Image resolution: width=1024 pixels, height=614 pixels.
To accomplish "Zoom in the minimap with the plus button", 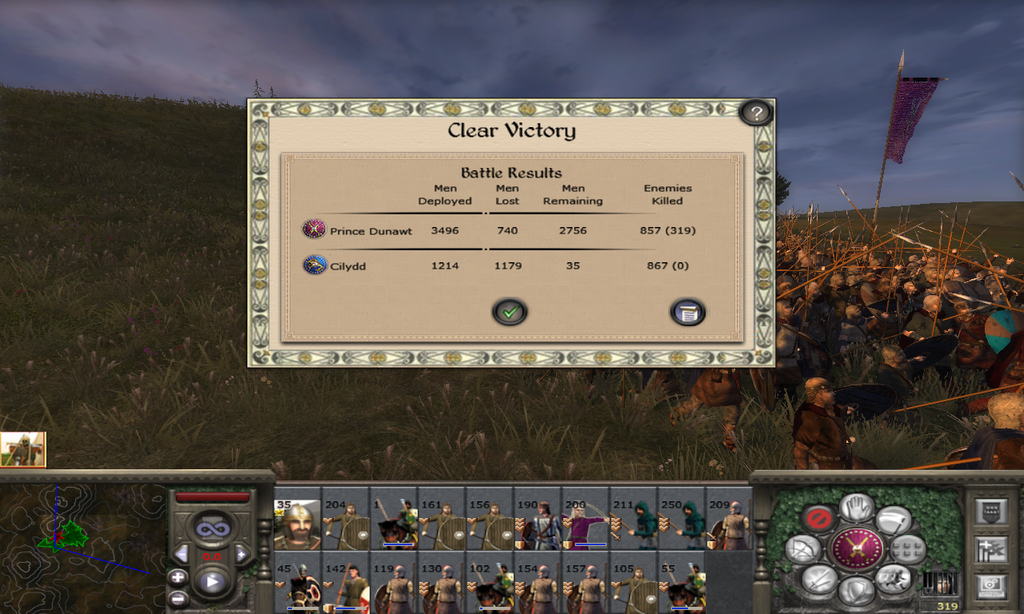I will (177, 577).
